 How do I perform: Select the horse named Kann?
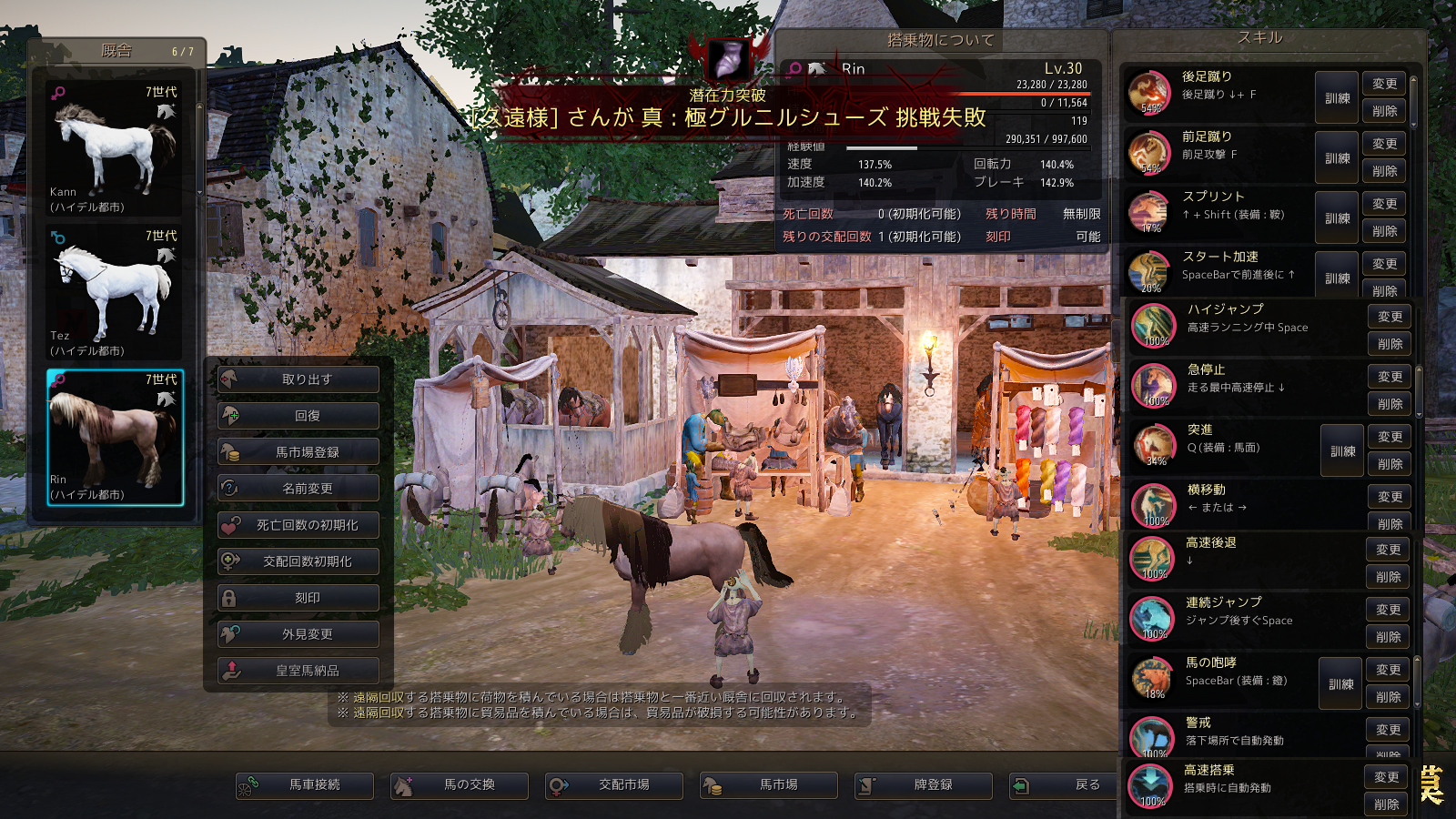(115, 149)
